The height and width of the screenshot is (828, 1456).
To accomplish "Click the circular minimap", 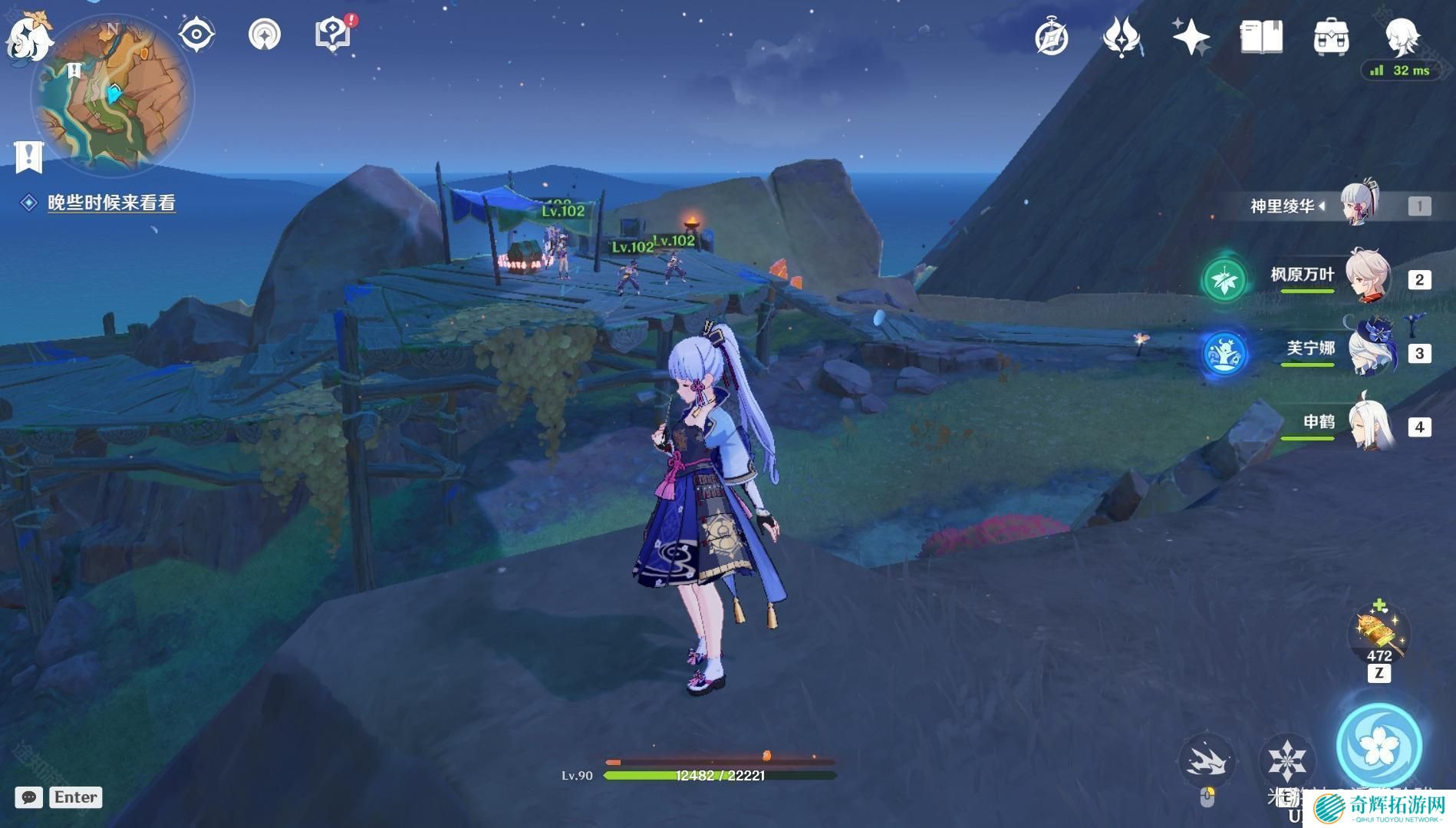I will point(114,96).
